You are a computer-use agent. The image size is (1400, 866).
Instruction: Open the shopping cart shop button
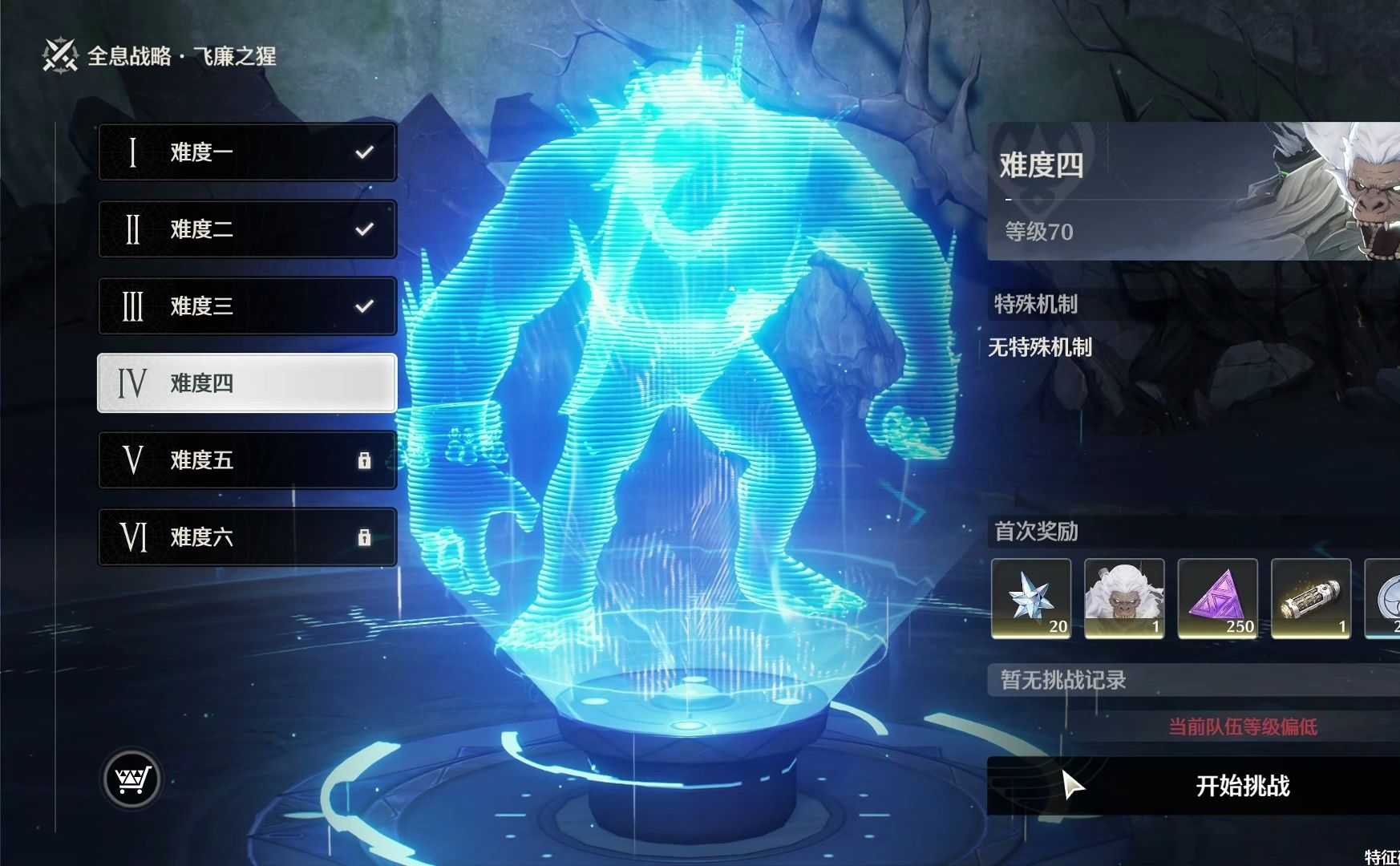click(132, 779)
